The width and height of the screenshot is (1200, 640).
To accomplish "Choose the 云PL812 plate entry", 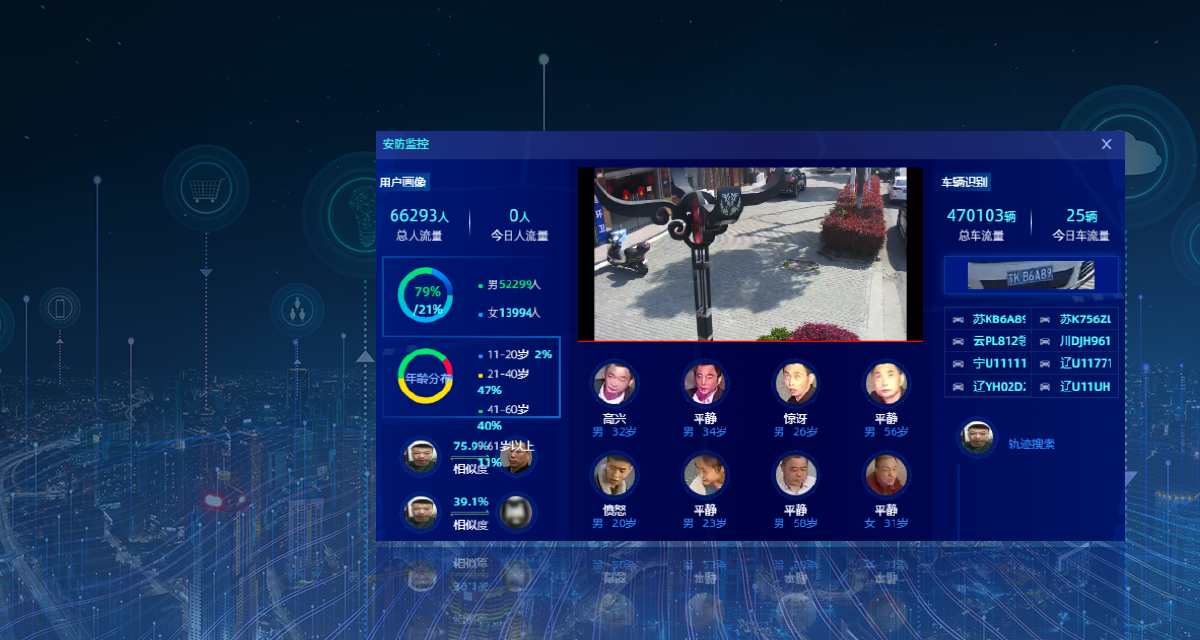I will [x=988, y=341].
